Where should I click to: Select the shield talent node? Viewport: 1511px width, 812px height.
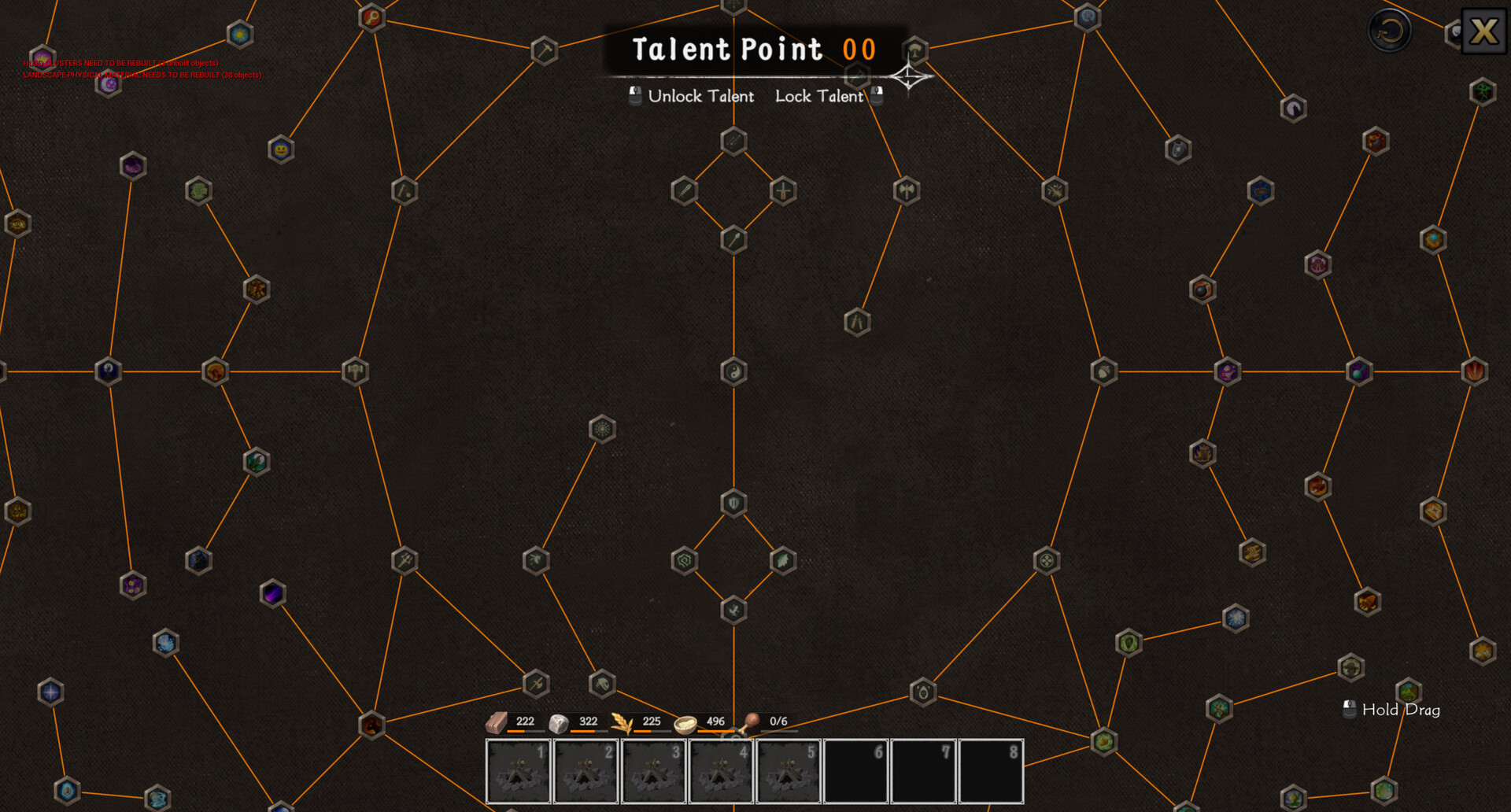click(x=732, y=501)
